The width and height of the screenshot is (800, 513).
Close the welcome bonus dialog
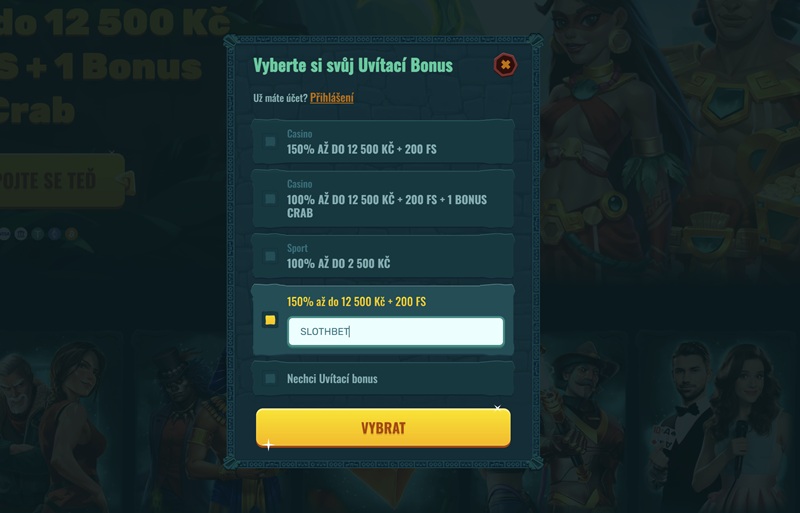coord(506,65)
